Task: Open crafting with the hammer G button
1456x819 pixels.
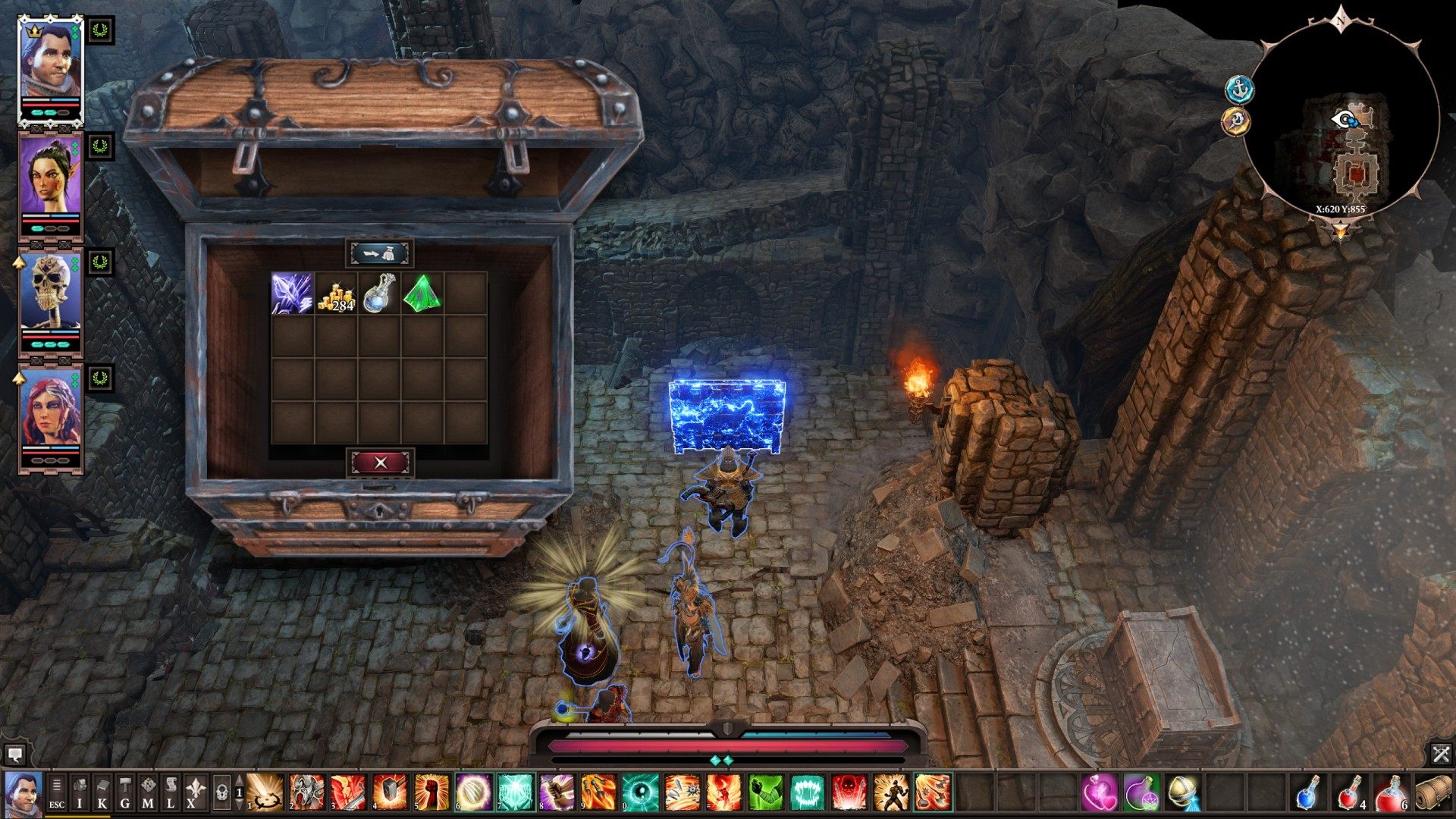Action: [x=125, y=793]
